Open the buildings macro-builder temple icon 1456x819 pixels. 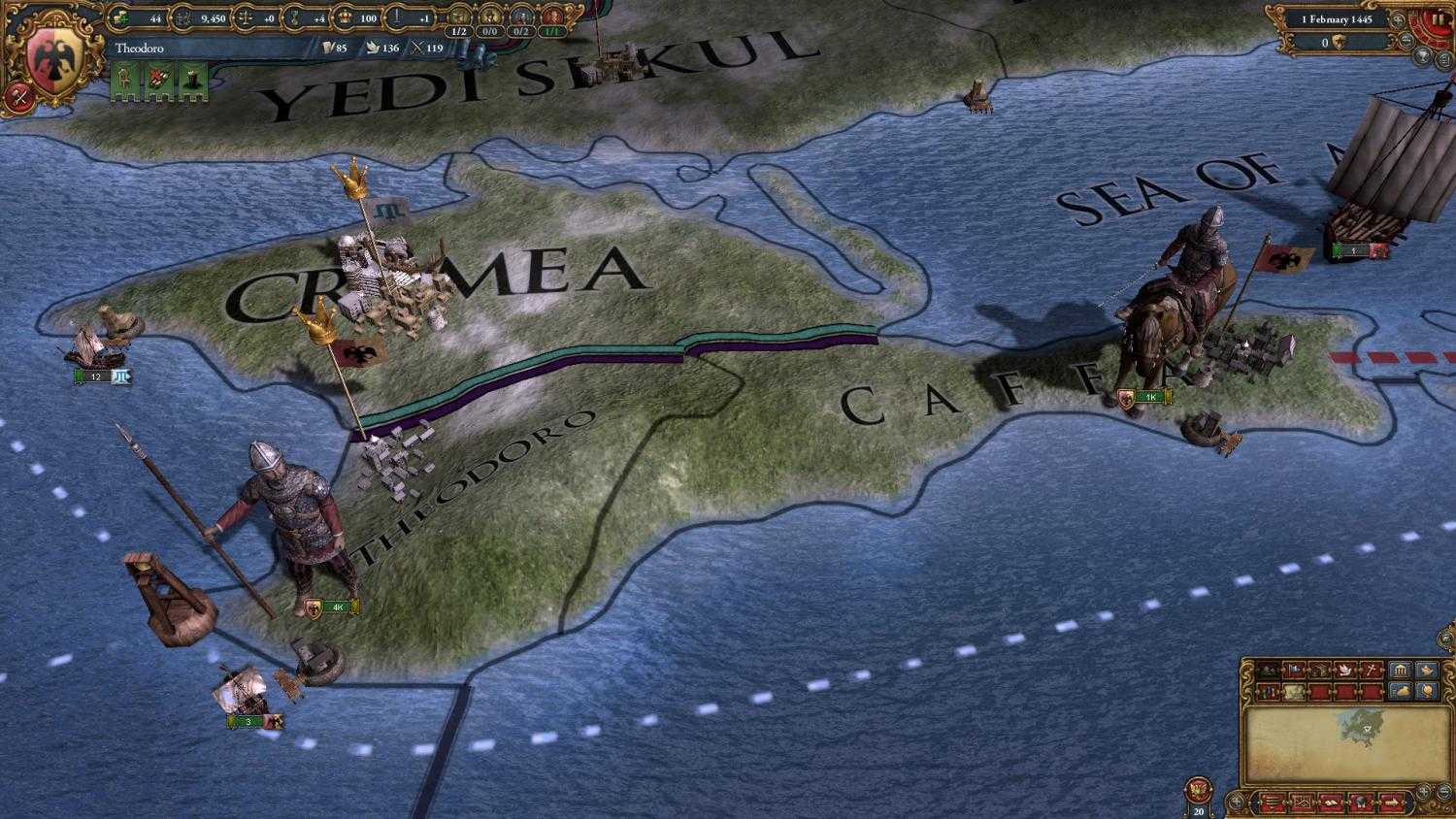pos(1400,670)
